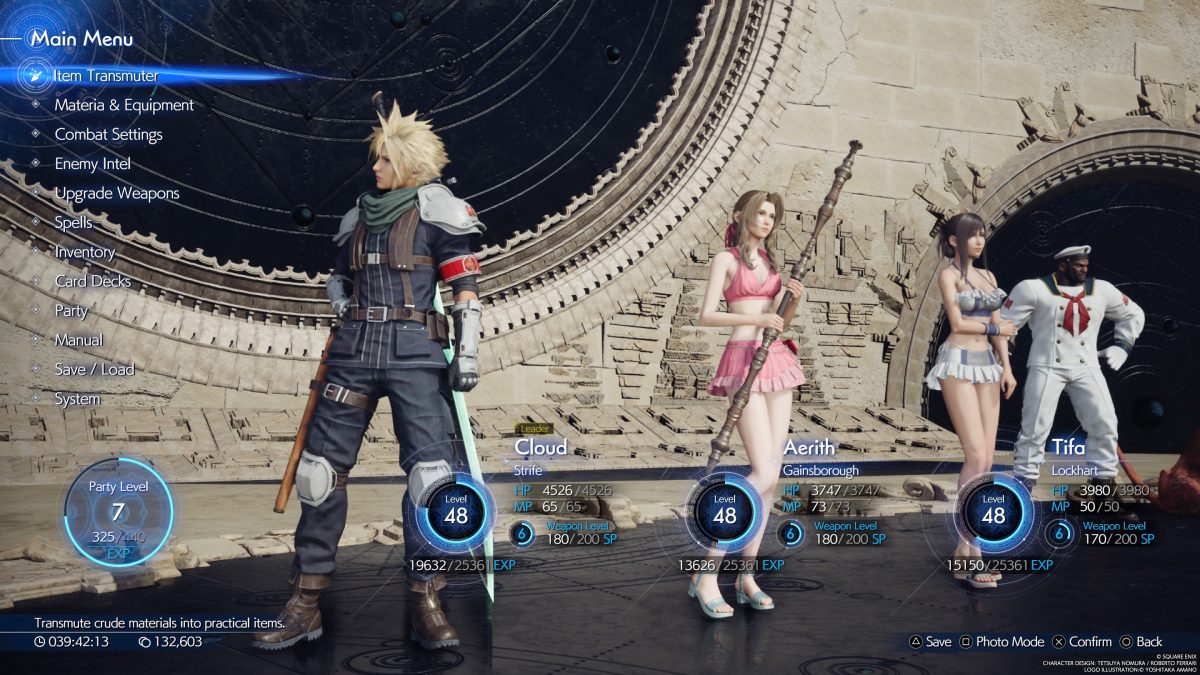The image size is (1200, 675).
Task: Choose Card Decks
Action: click(x=92, y=281)
